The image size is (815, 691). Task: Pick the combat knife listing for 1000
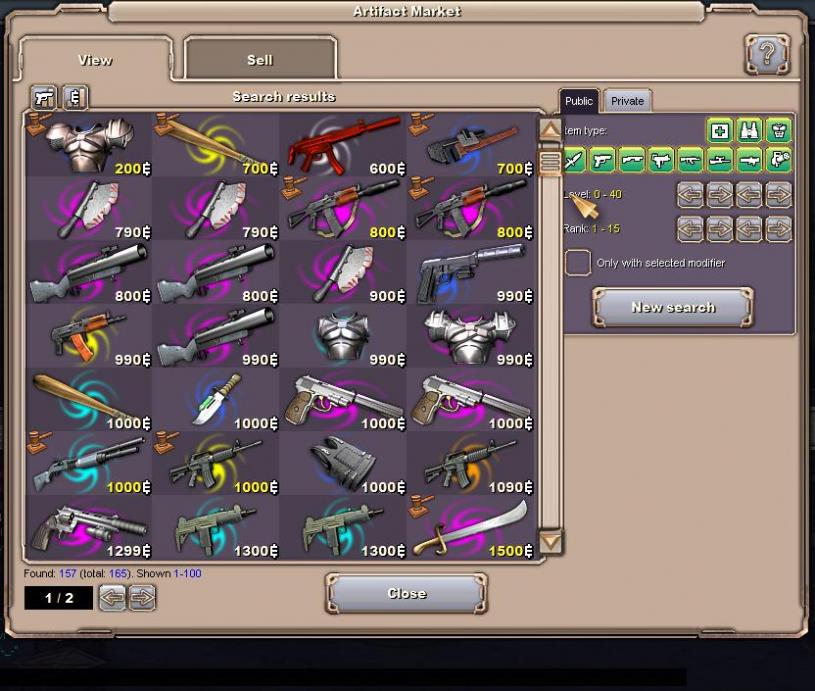(216, 400)
